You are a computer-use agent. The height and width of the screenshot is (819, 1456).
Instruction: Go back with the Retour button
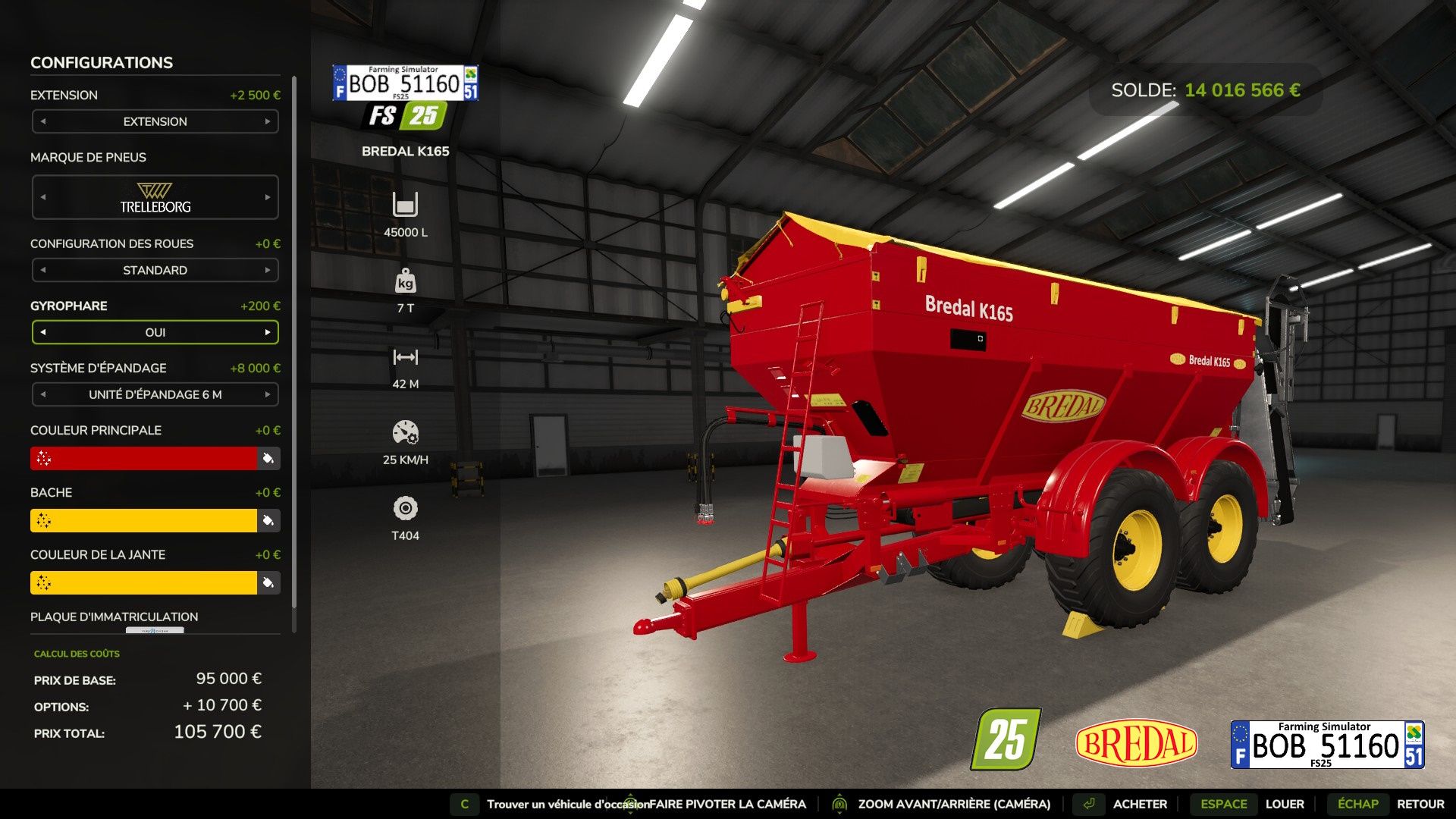coord(1420,804)
